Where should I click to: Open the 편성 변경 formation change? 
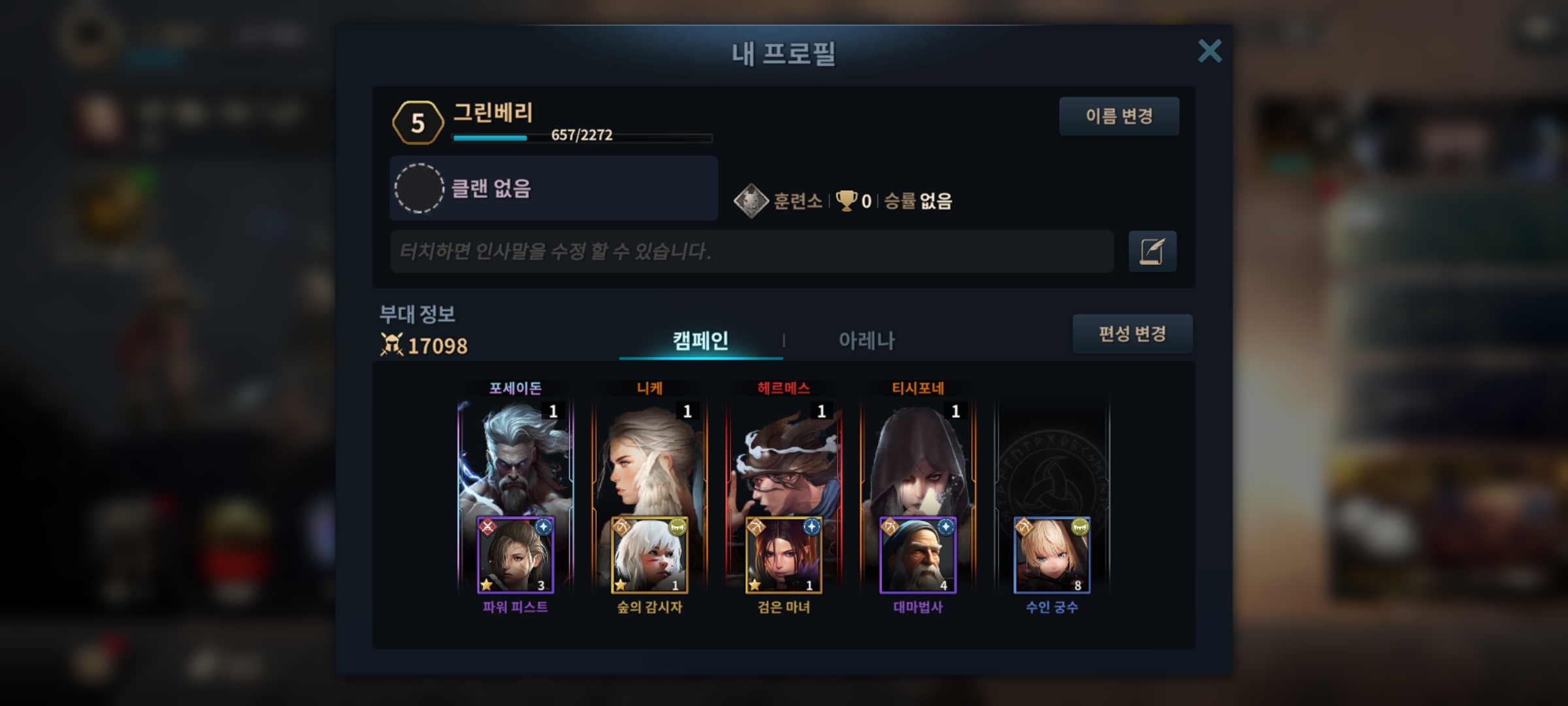(1132, 334)
